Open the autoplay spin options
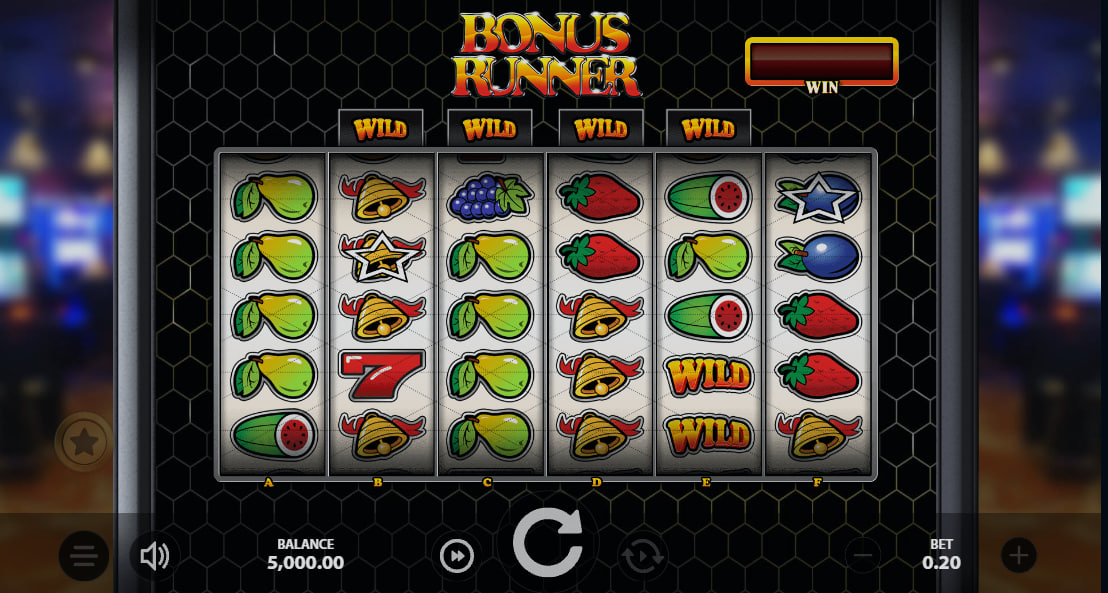This screenshot has width=1108, height=593. tap(642, 555)
